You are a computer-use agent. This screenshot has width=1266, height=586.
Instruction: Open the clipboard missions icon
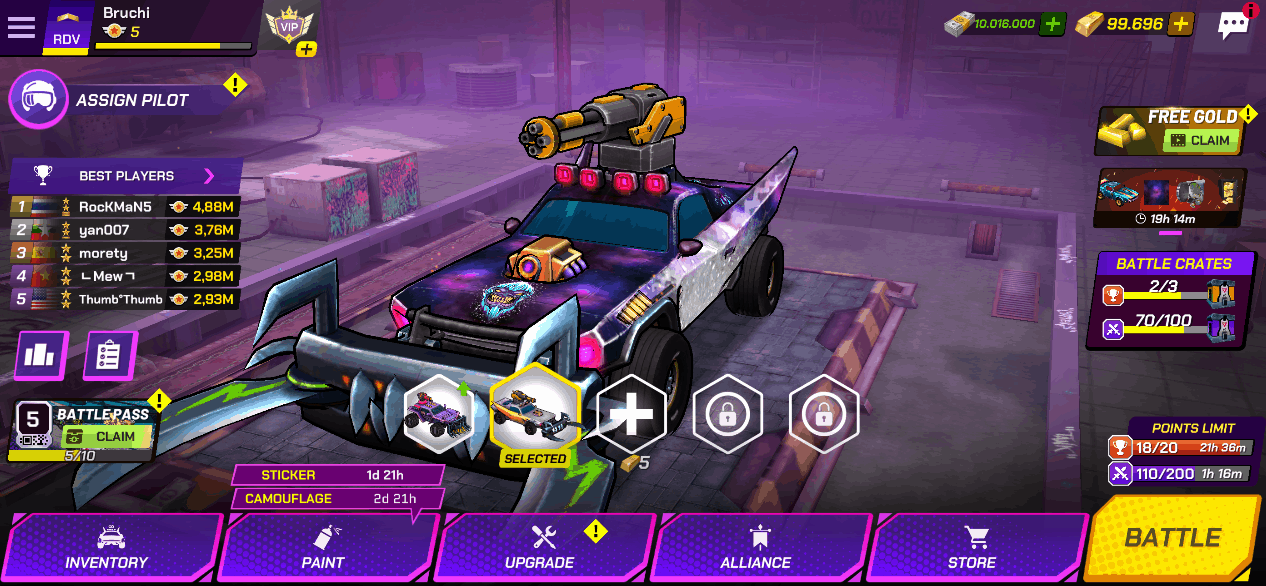tap(109, 355)
